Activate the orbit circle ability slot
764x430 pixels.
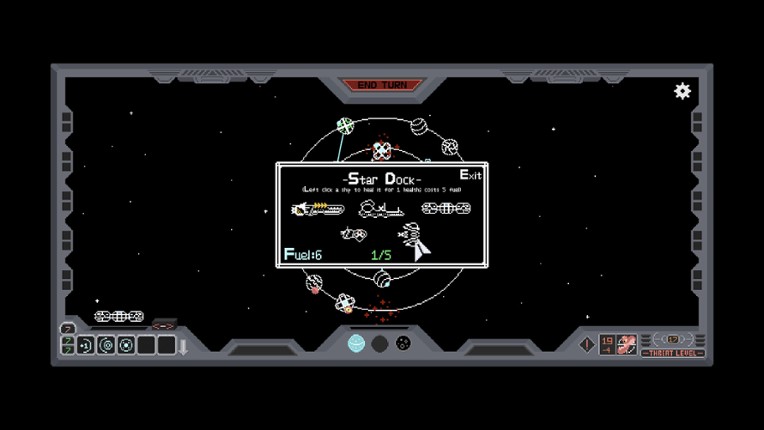(126, 345)
